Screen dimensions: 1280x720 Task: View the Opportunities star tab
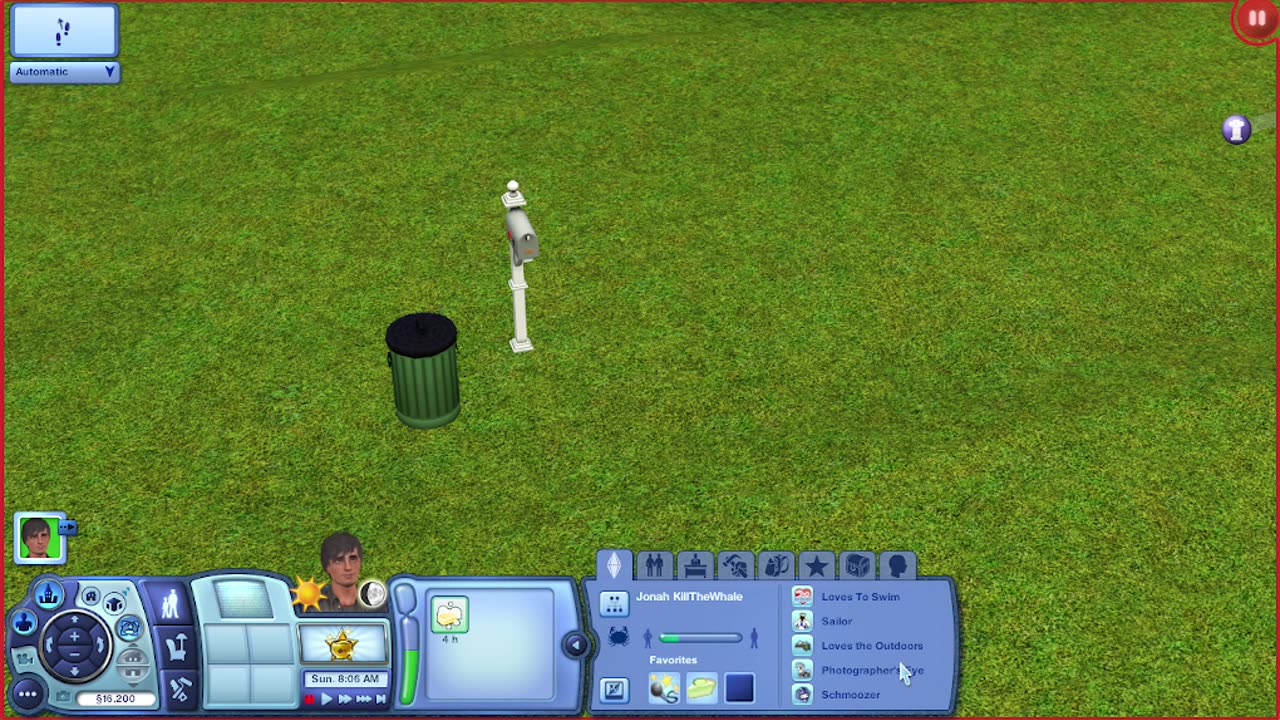click(817, 563)
